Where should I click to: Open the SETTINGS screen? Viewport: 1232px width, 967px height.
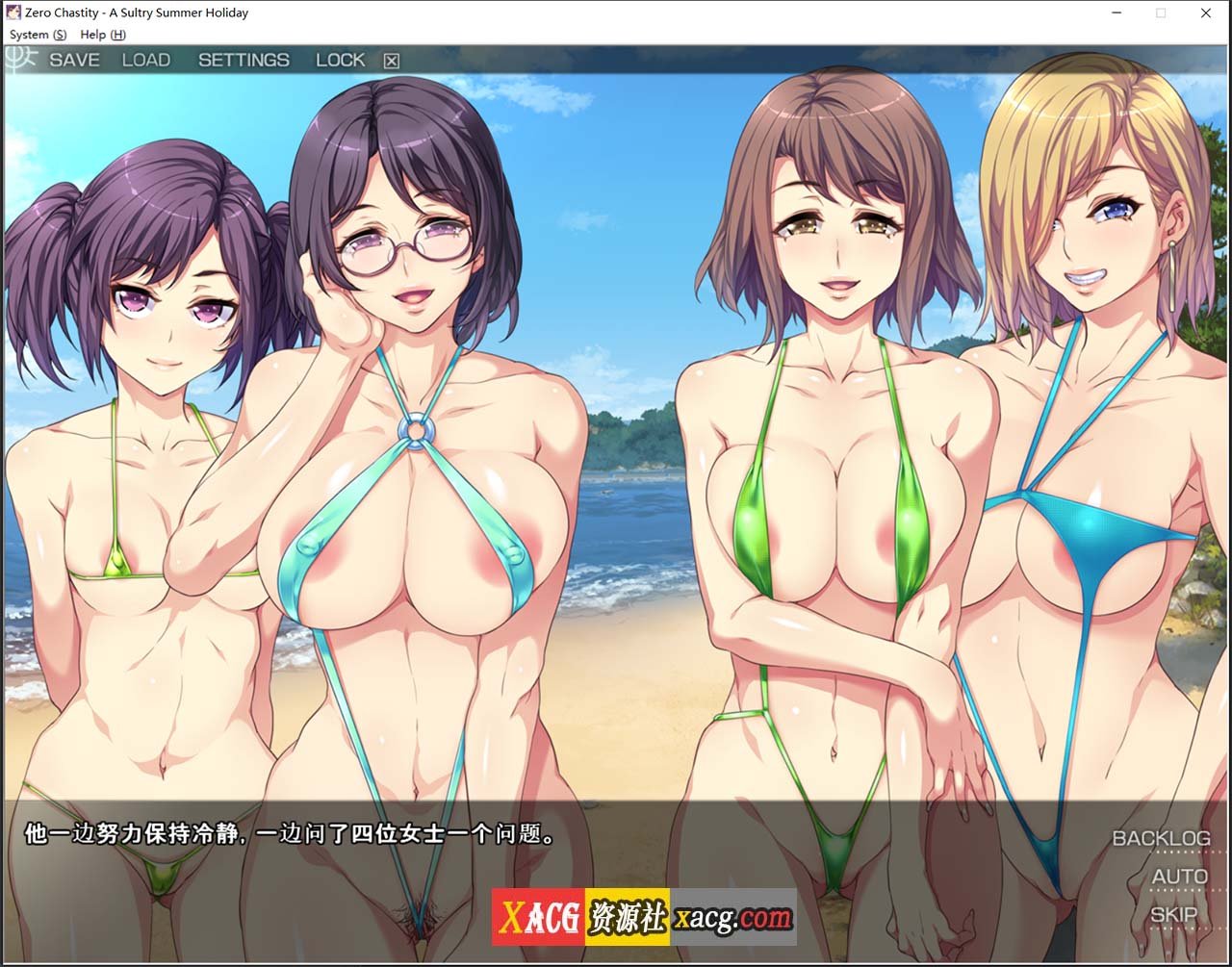coord(244,60)
